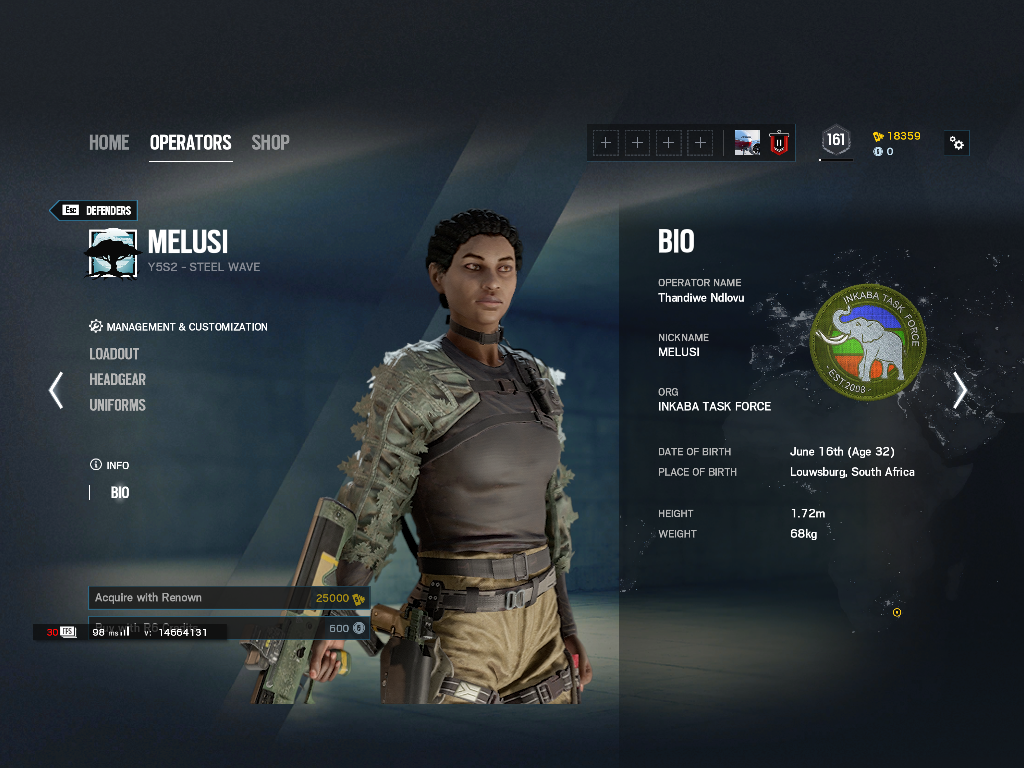Select the OPERATORS tab
Image resolution: width=1024 pixels, height=768 pixels.
click(190, 143)
